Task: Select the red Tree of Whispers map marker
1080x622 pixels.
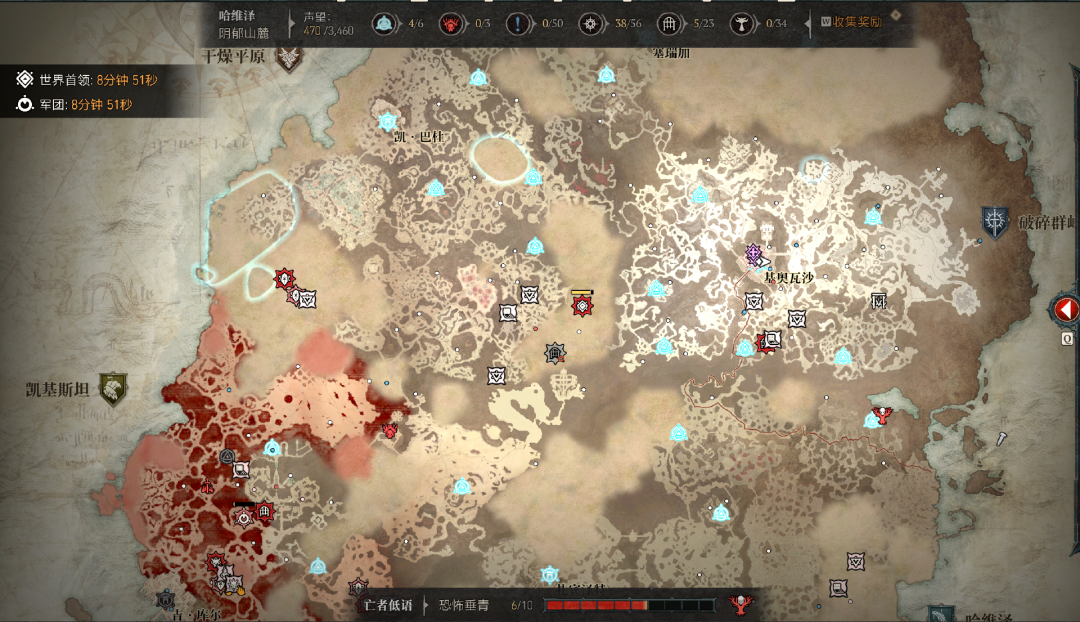Action: [881, 413]
